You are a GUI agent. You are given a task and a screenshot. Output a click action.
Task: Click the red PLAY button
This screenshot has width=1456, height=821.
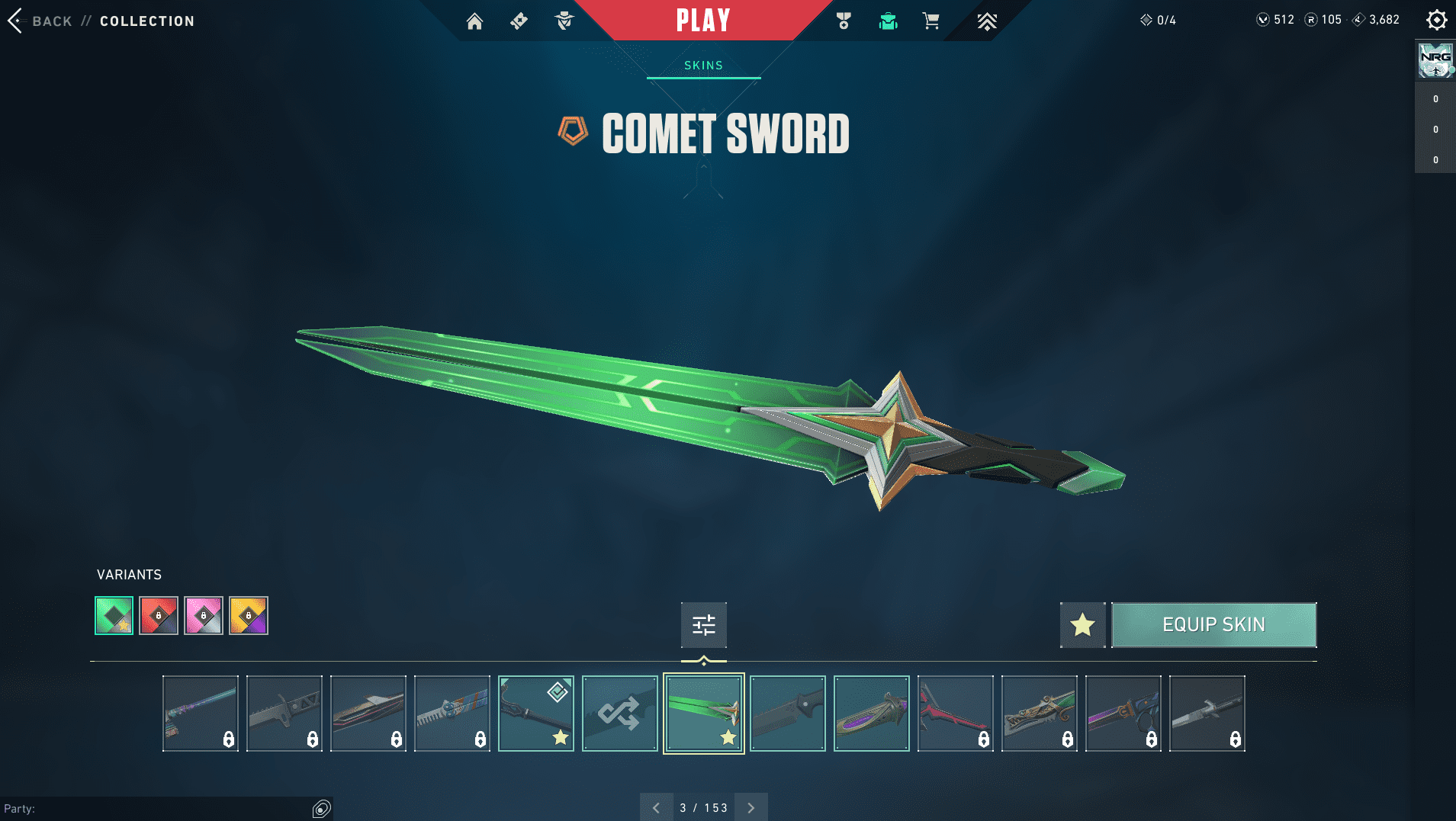click(x=702, y=21)
